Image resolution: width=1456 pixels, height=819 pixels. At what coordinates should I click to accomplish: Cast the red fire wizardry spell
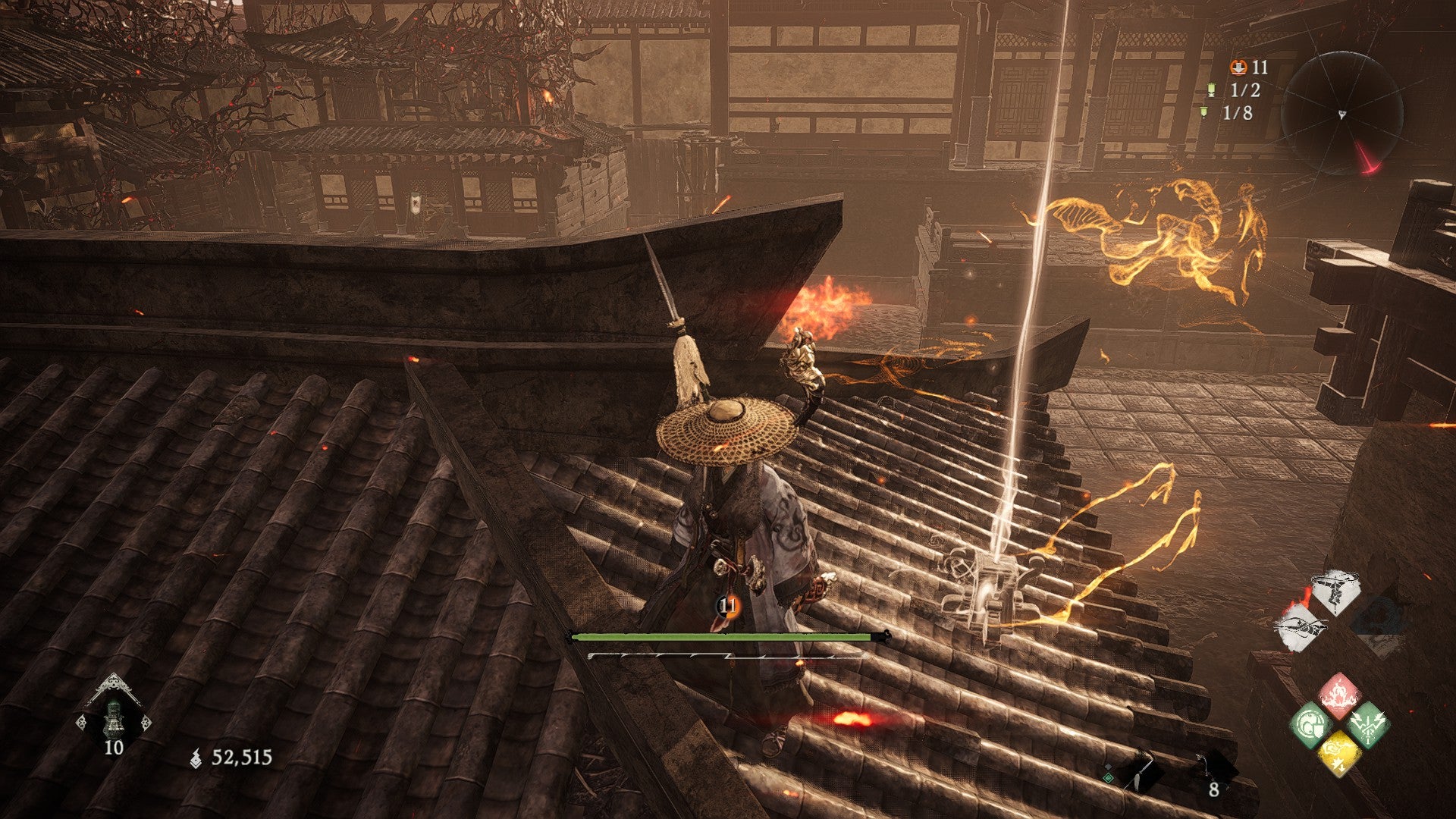click(x=1338, y=695)
